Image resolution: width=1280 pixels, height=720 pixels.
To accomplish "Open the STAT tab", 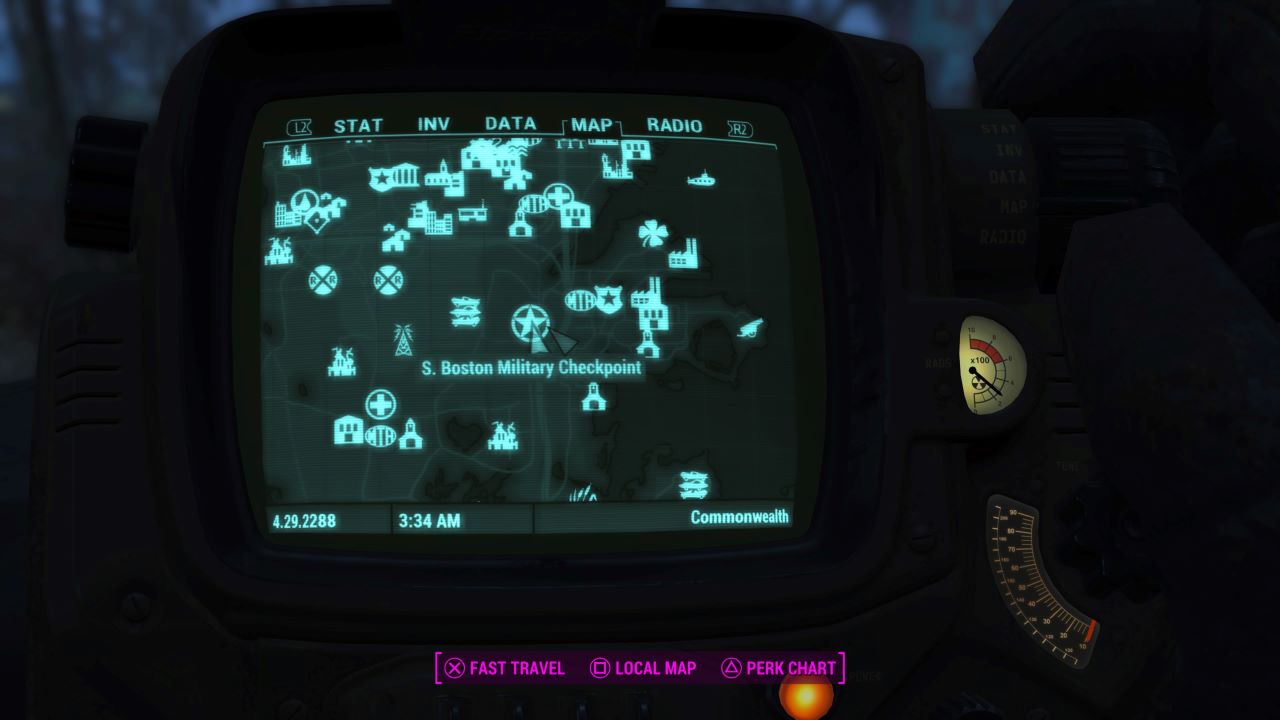I will pyautogui.click(x=358, y=126).
